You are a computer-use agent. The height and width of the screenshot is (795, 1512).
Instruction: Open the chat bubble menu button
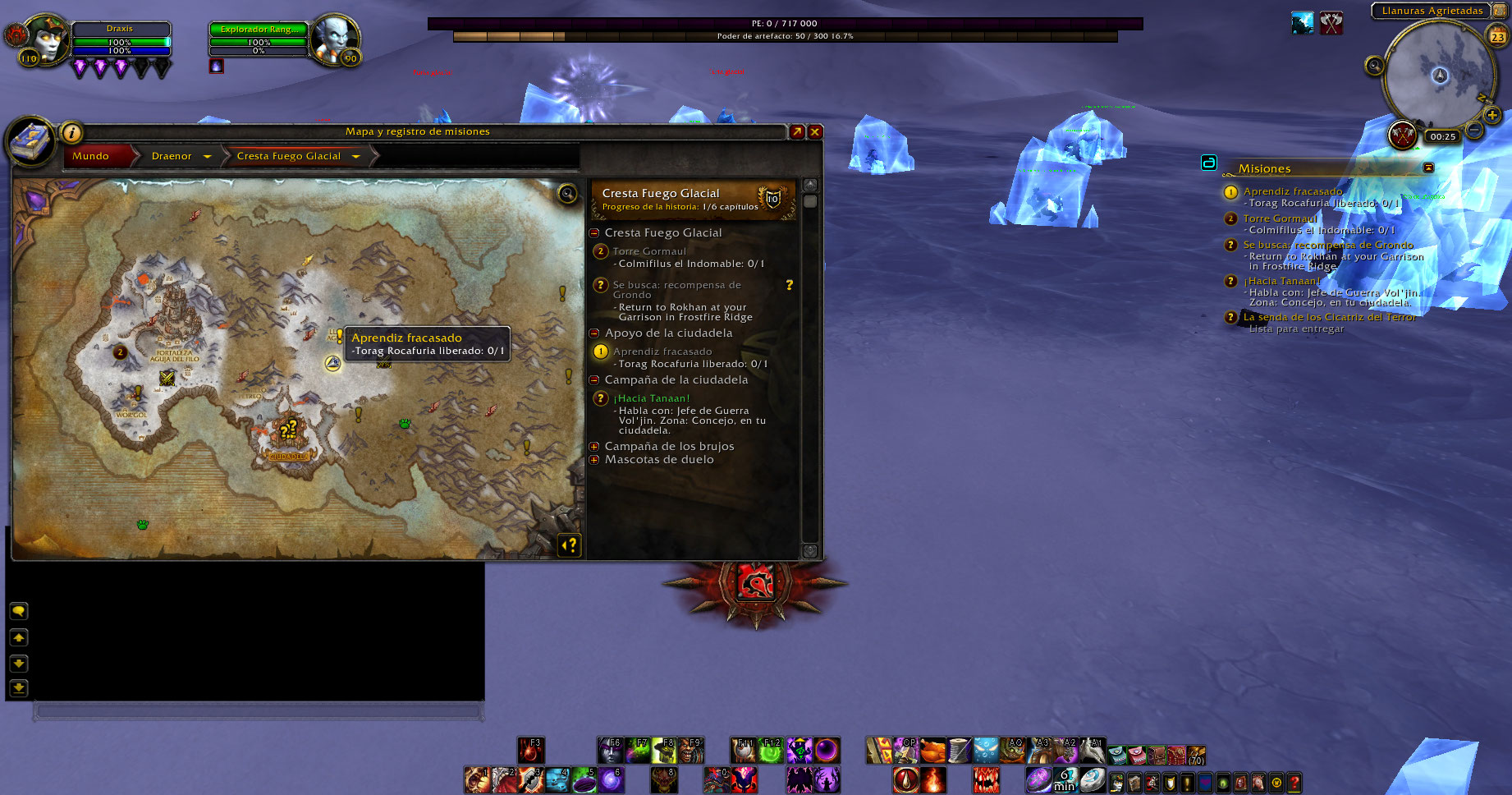click(19, 611)
